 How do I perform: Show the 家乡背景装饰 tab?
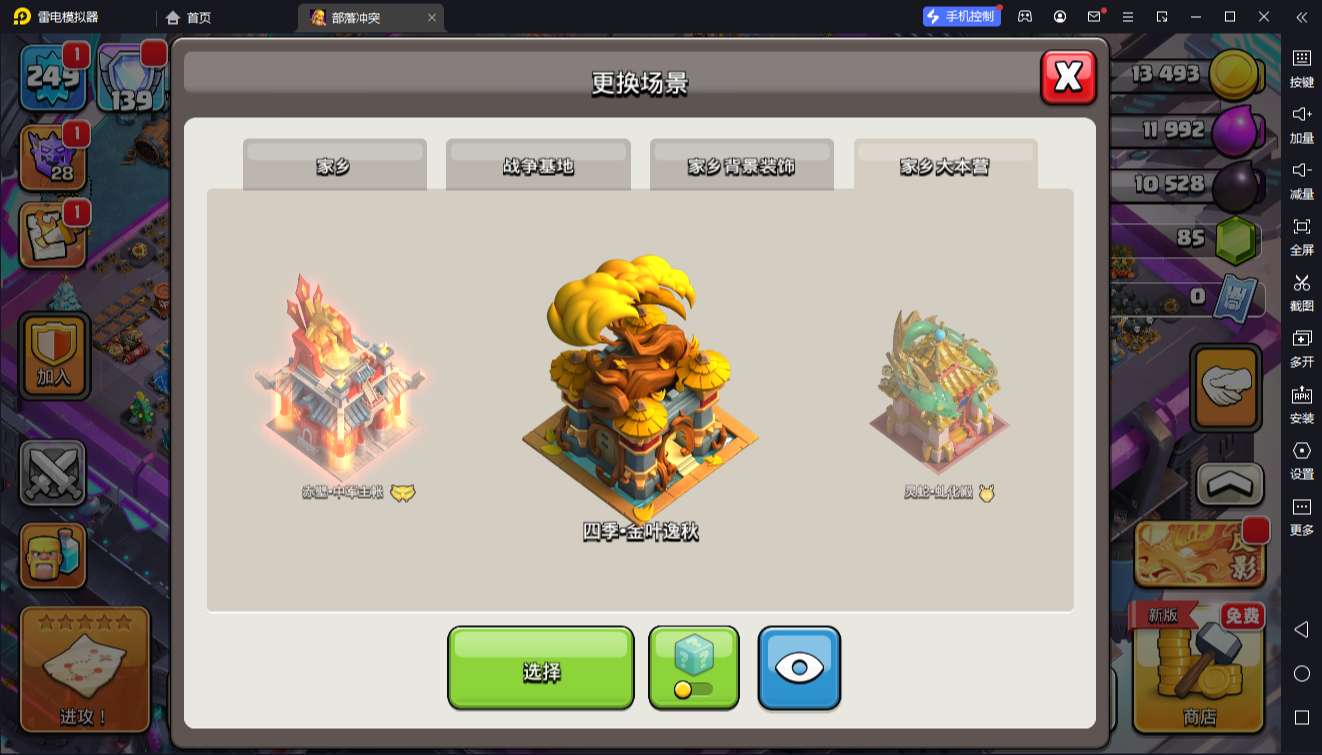pos(741,165)
